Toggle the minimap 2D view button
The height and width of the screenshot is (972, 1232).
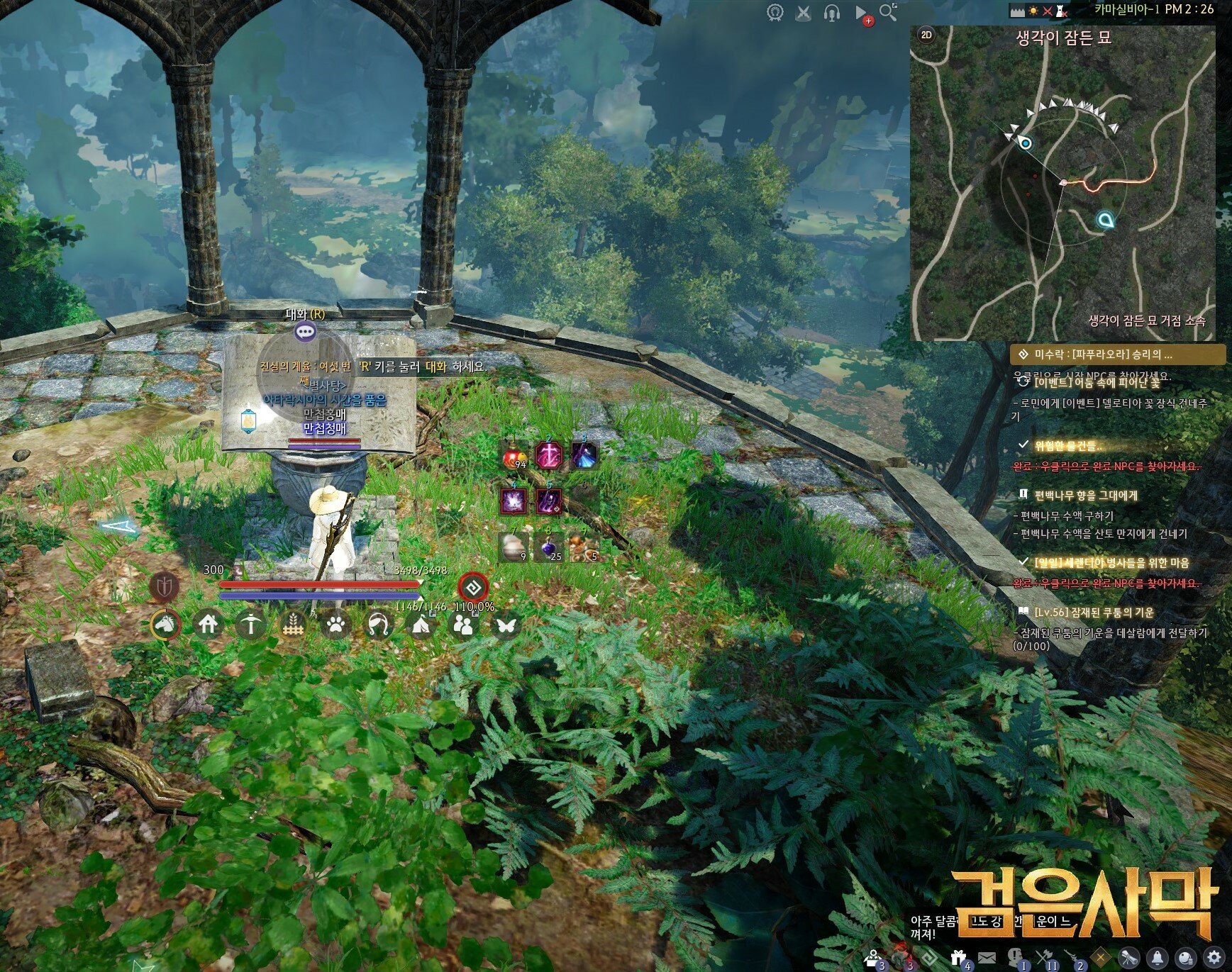[926, 35]
